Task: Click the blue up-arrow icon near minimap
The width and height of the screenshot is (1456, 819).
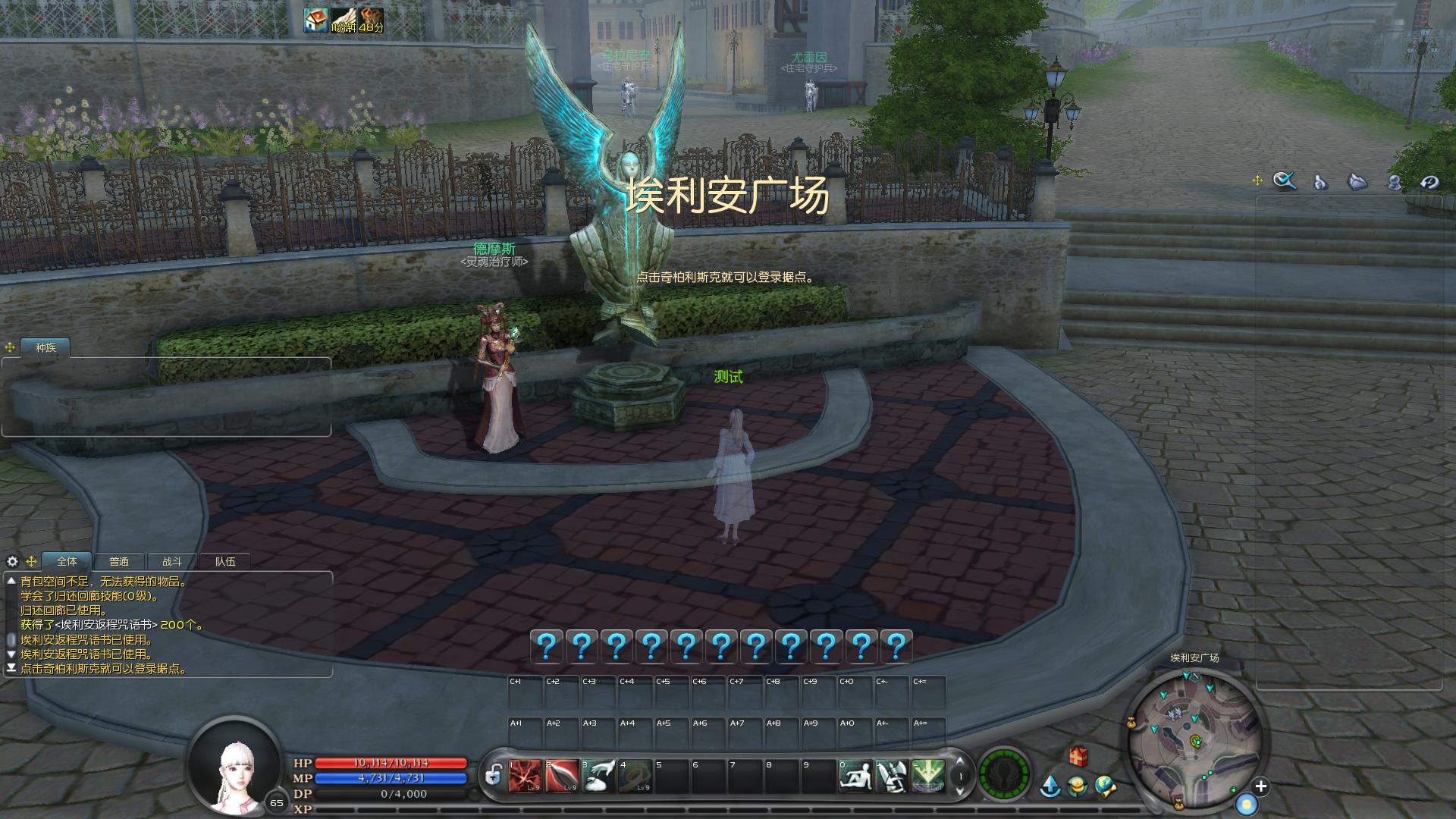Action: 1050,786
